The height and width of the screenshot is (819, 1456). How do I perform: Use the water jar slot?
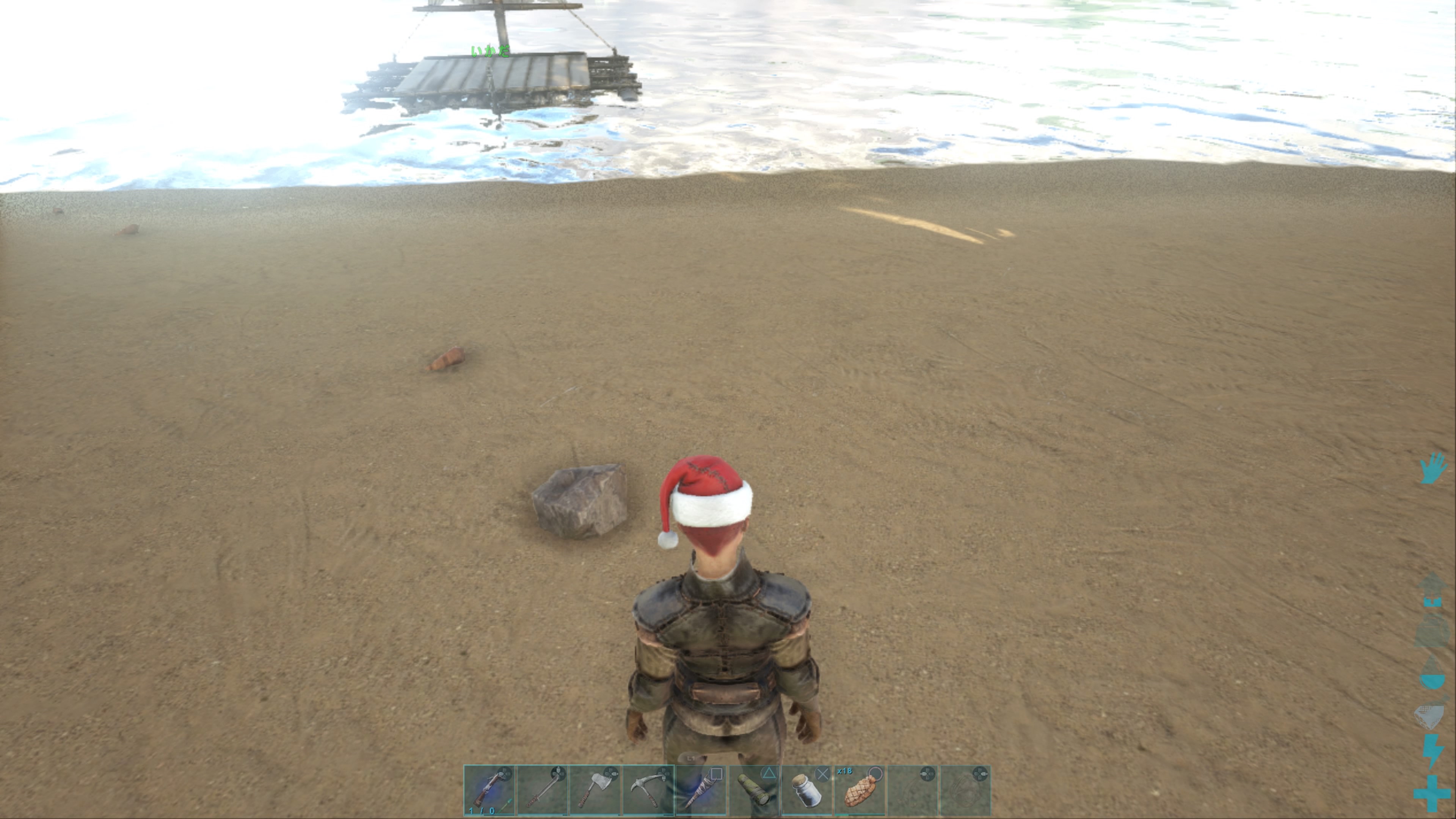[807, 789]
